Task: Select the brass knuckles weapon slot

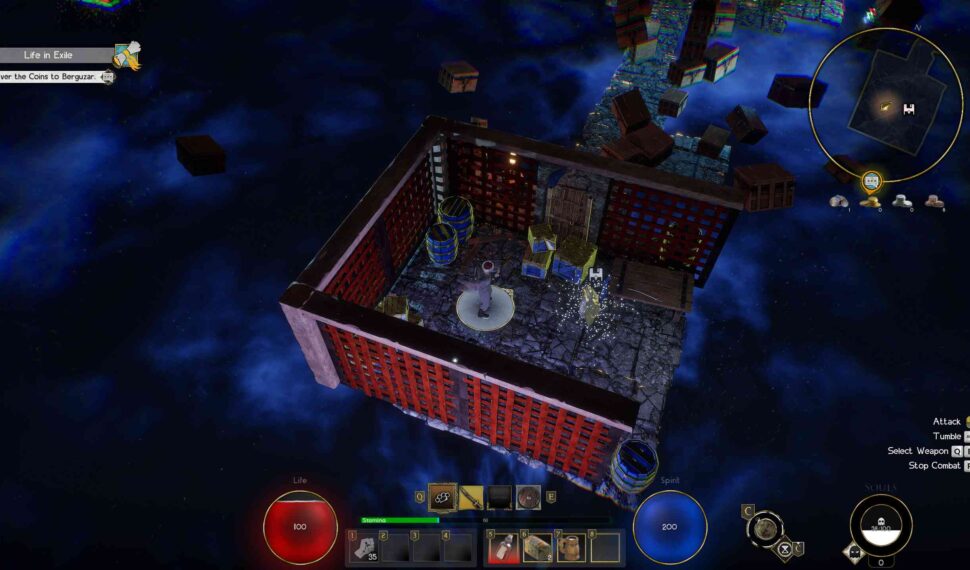Action: click(442, 497)
